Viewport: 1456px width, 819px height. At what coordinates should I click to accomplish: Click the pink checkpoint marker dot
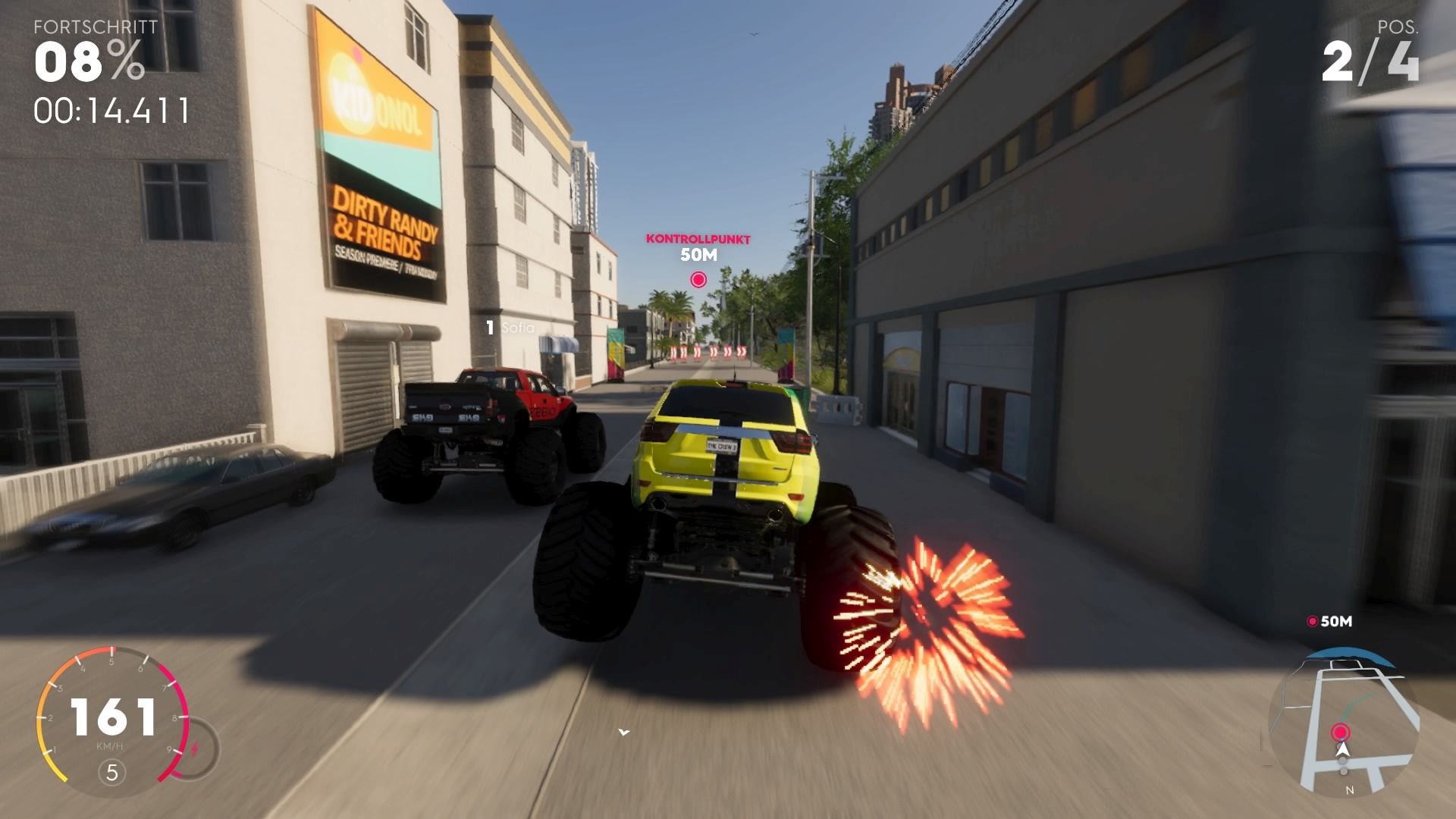[697, 278]
